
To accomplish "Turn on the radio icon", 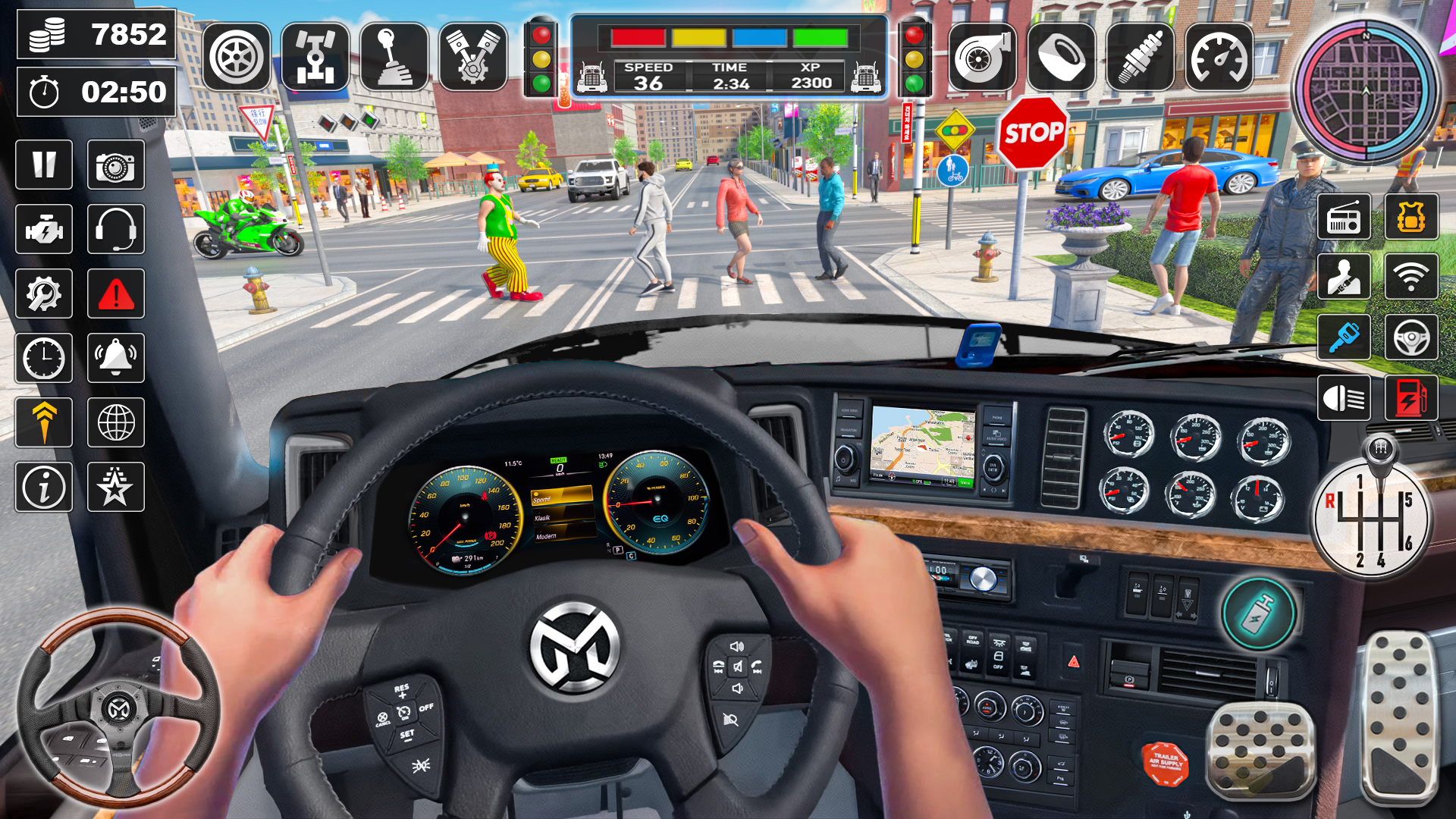I will coord(1344,218).
